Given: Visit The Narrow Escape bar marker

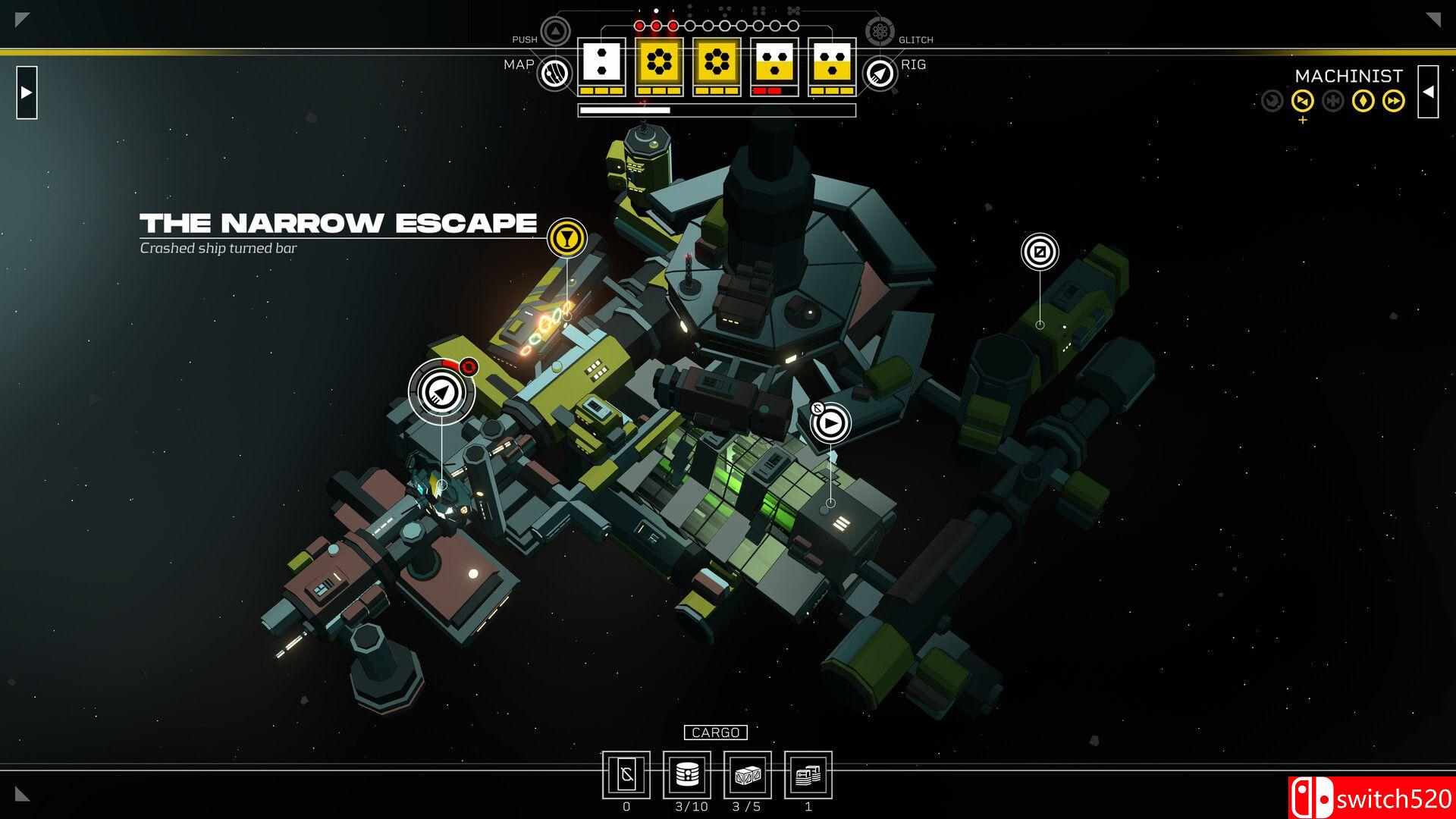Looking at the screenshot, I should [x=566, y=237].
